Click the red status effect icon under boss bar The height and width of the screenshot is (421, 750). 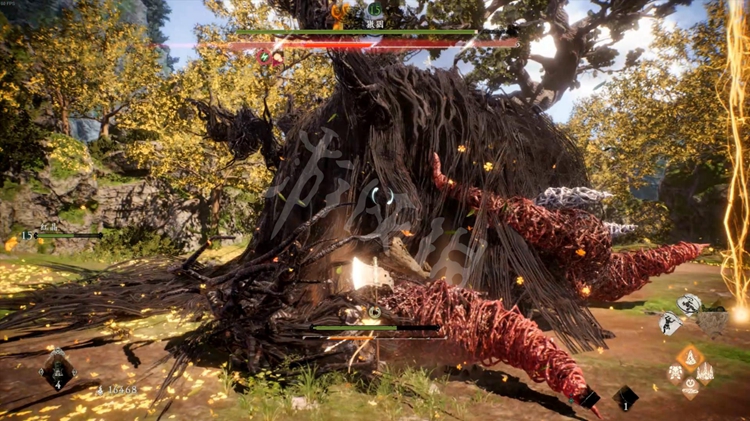tap(278, 58)
